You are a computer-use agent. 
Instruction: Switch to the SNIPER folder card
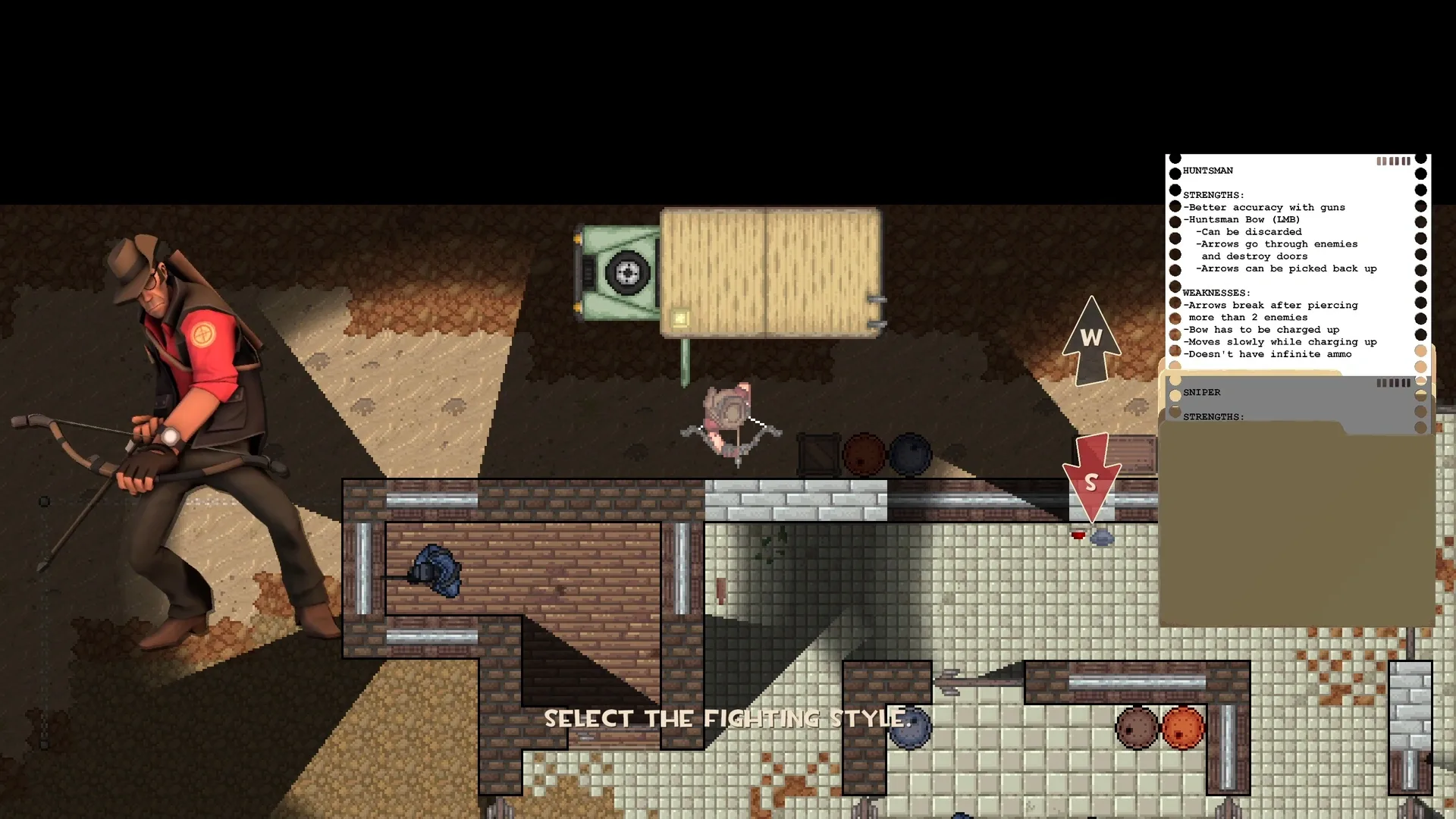[x=1202, y=392]
